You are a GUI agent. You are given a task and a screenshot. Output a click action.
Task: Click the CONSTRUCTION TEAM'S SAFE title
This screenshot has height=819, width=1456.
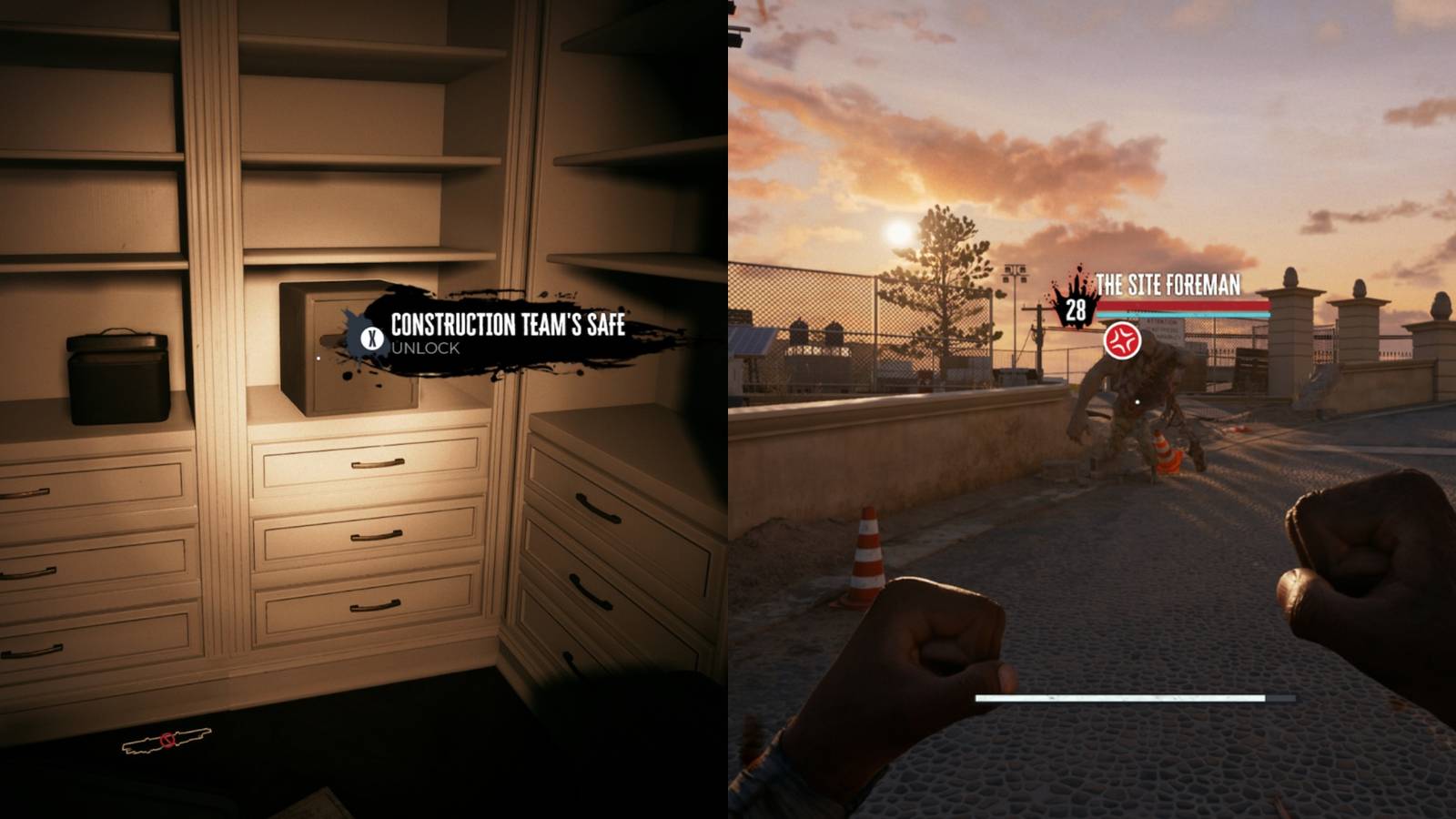click(508, 327)
